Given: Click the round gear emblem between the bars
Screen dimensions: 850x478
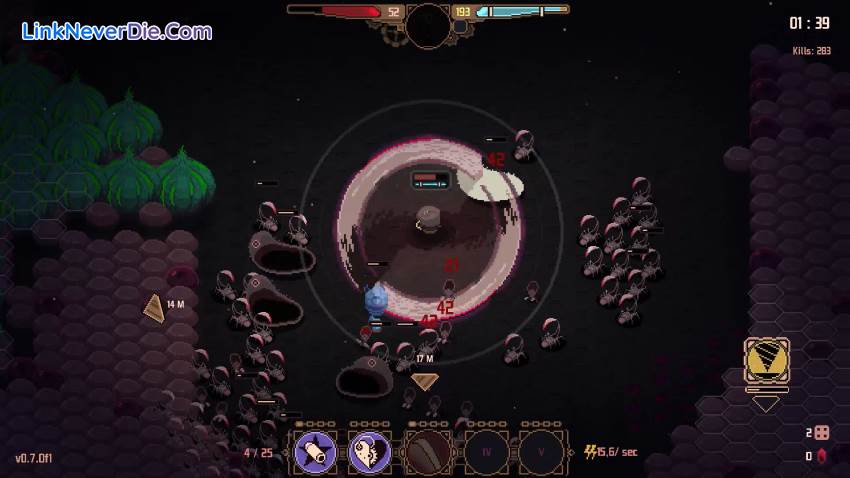Looking at the screenshot, I should click(x=428, y=20).
